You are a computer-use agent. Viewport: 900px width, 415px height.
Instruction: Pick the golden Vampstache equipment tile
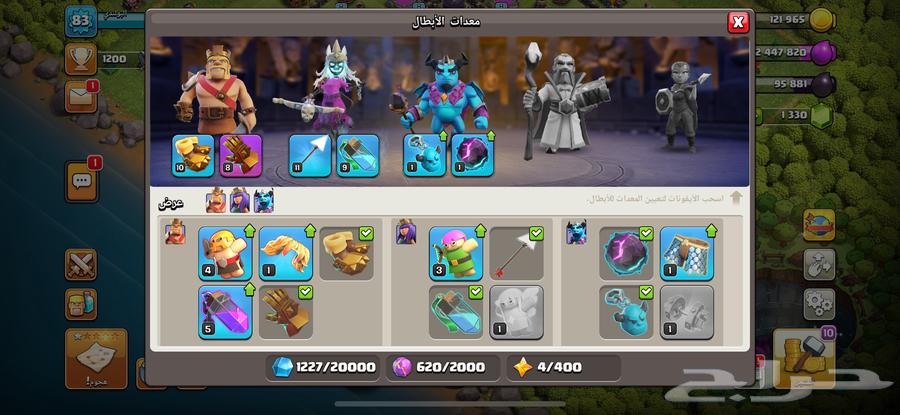tap(286, 253)
